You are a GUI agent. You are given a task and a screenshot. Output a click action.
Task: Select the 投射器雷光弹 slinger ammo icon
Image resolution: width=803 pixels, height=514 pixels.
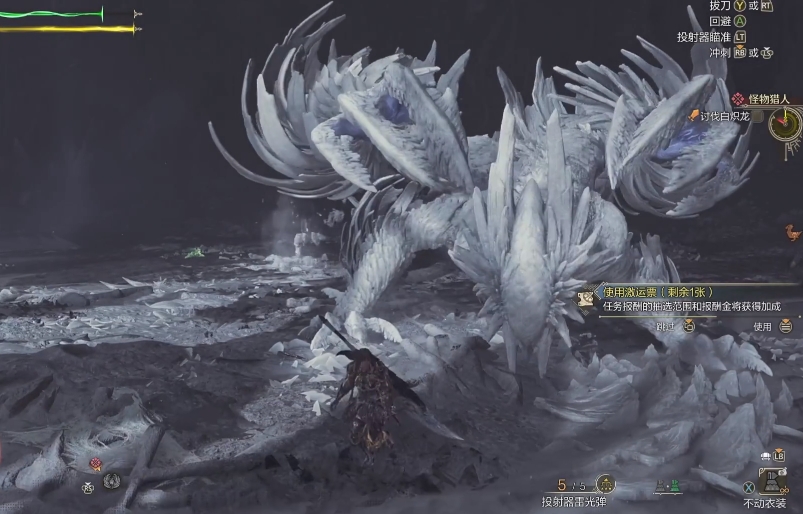point(605,484)
